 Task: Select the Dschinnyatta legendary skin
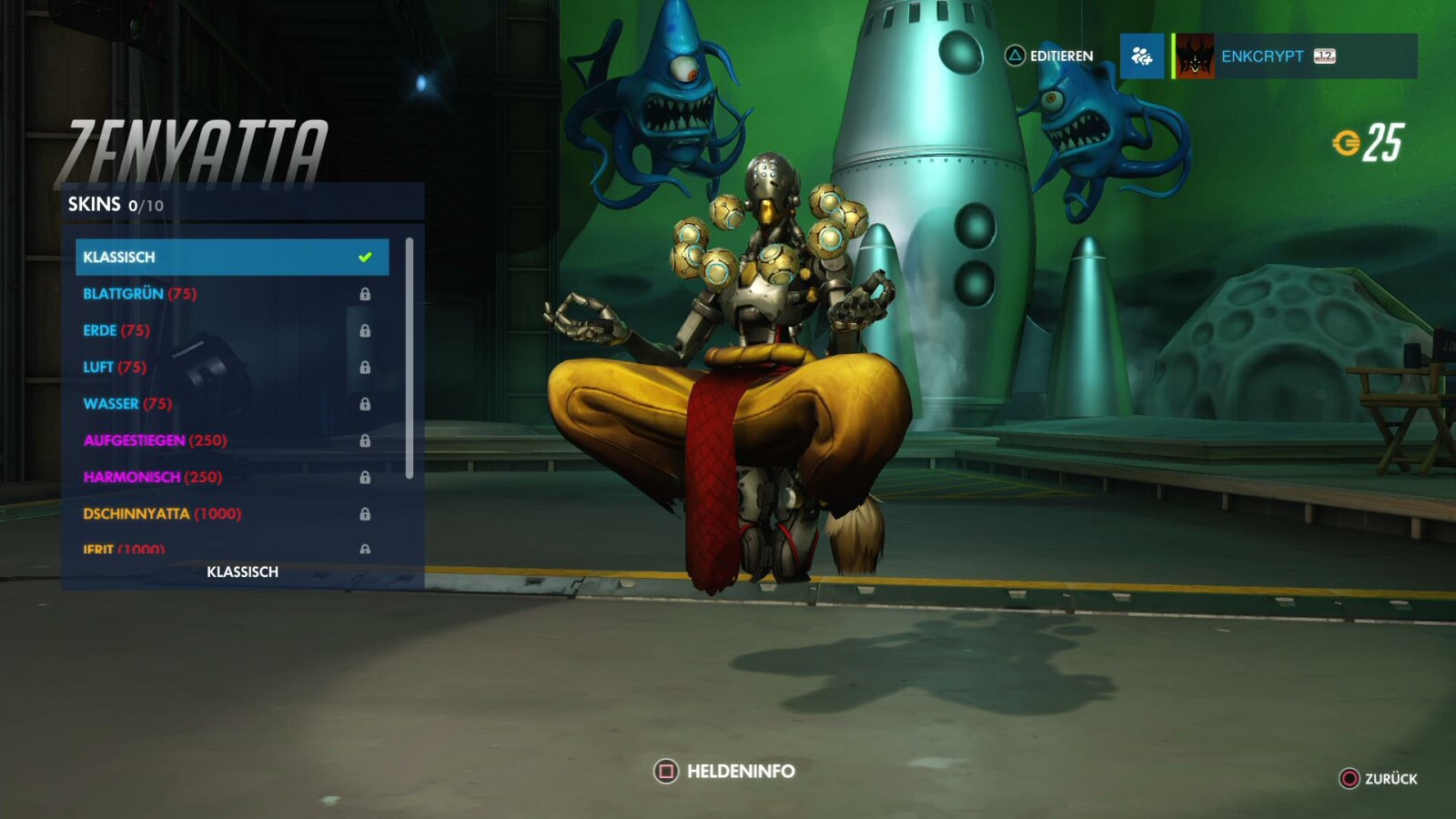point(231,513)
